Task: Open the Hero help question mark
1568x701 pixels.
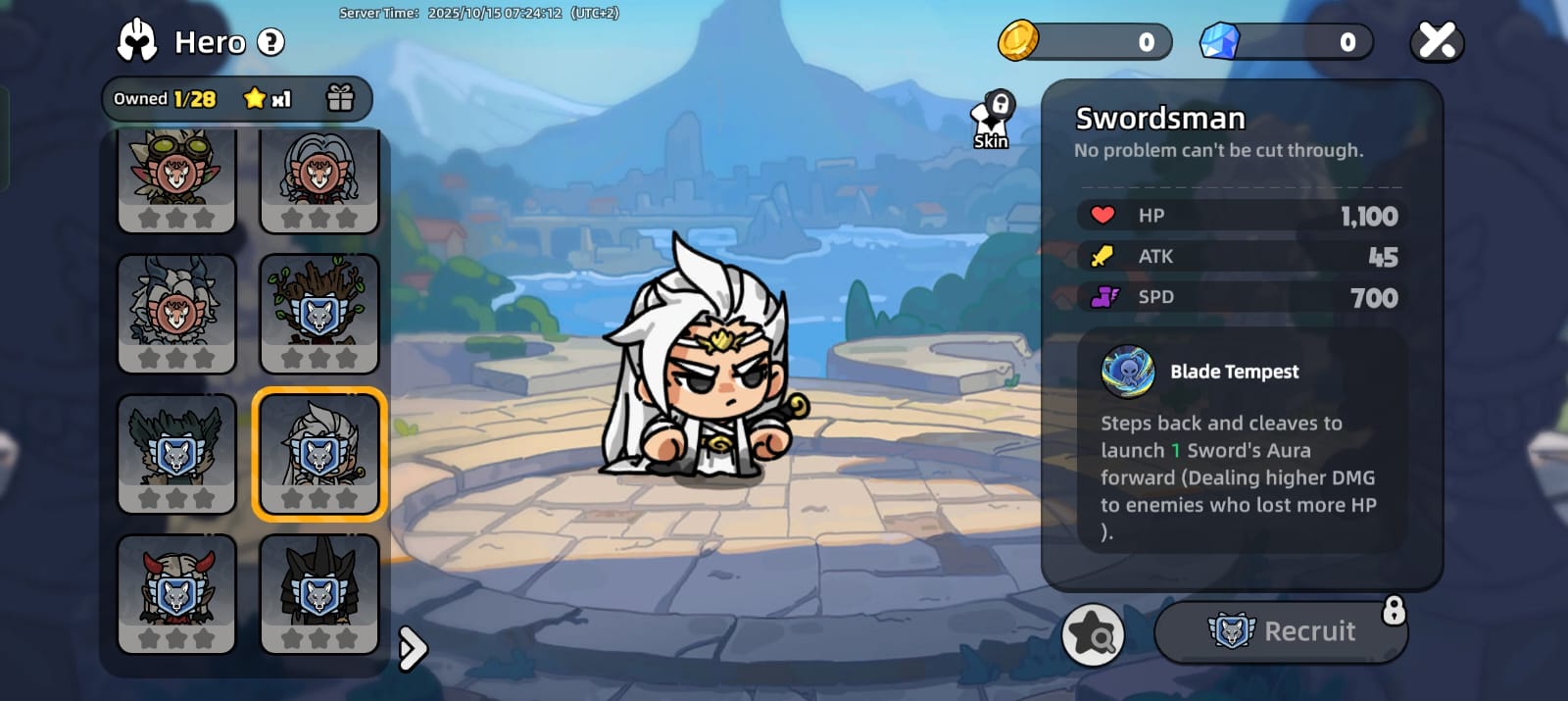Action: [x=270, y=42]
